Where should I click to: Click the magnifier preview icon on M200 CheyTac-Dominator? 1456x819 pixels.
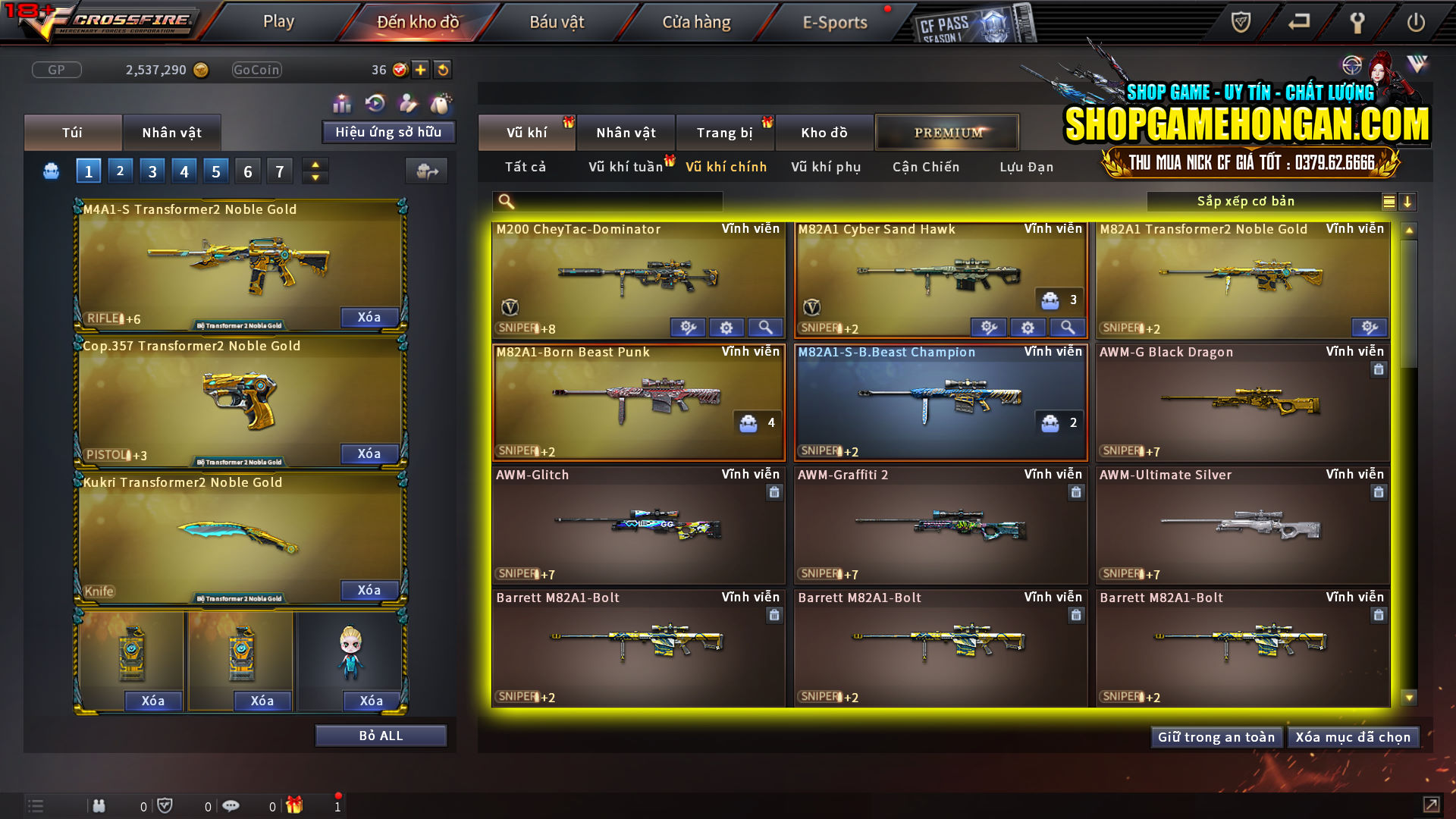(766, 328)
